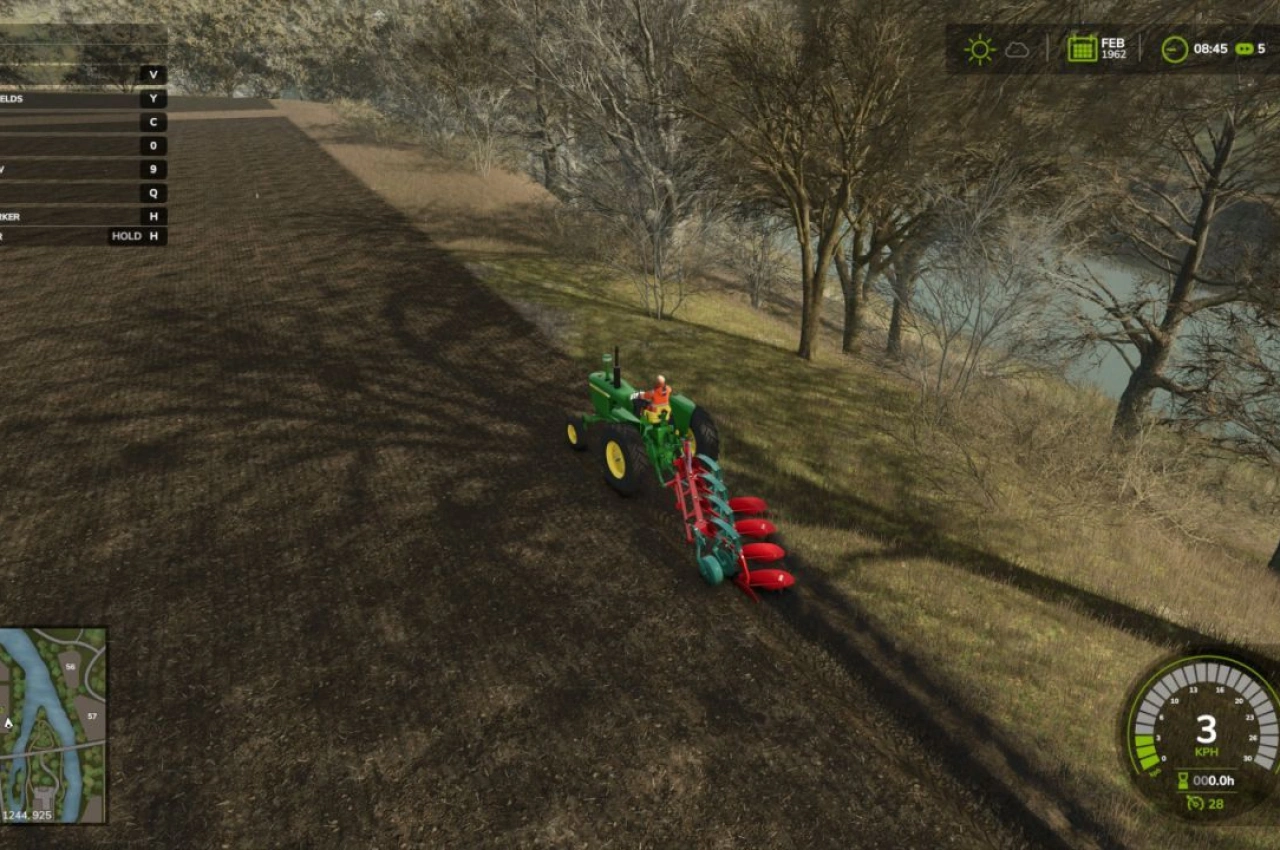1280x850 pixels.
Task: Click the HOLD H keybind entry to lower the plow
Action: pyautogui.click(x=133, y=237)
